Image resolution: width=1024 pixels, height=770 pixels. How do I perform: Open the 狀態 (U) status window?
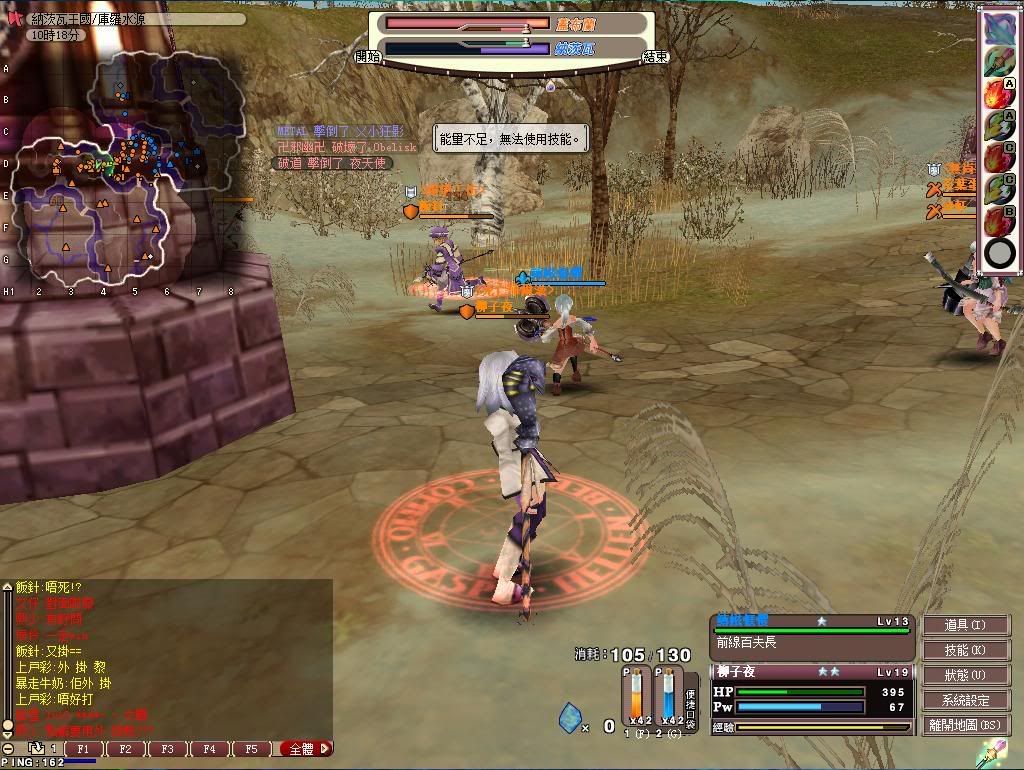coord(964,675)
